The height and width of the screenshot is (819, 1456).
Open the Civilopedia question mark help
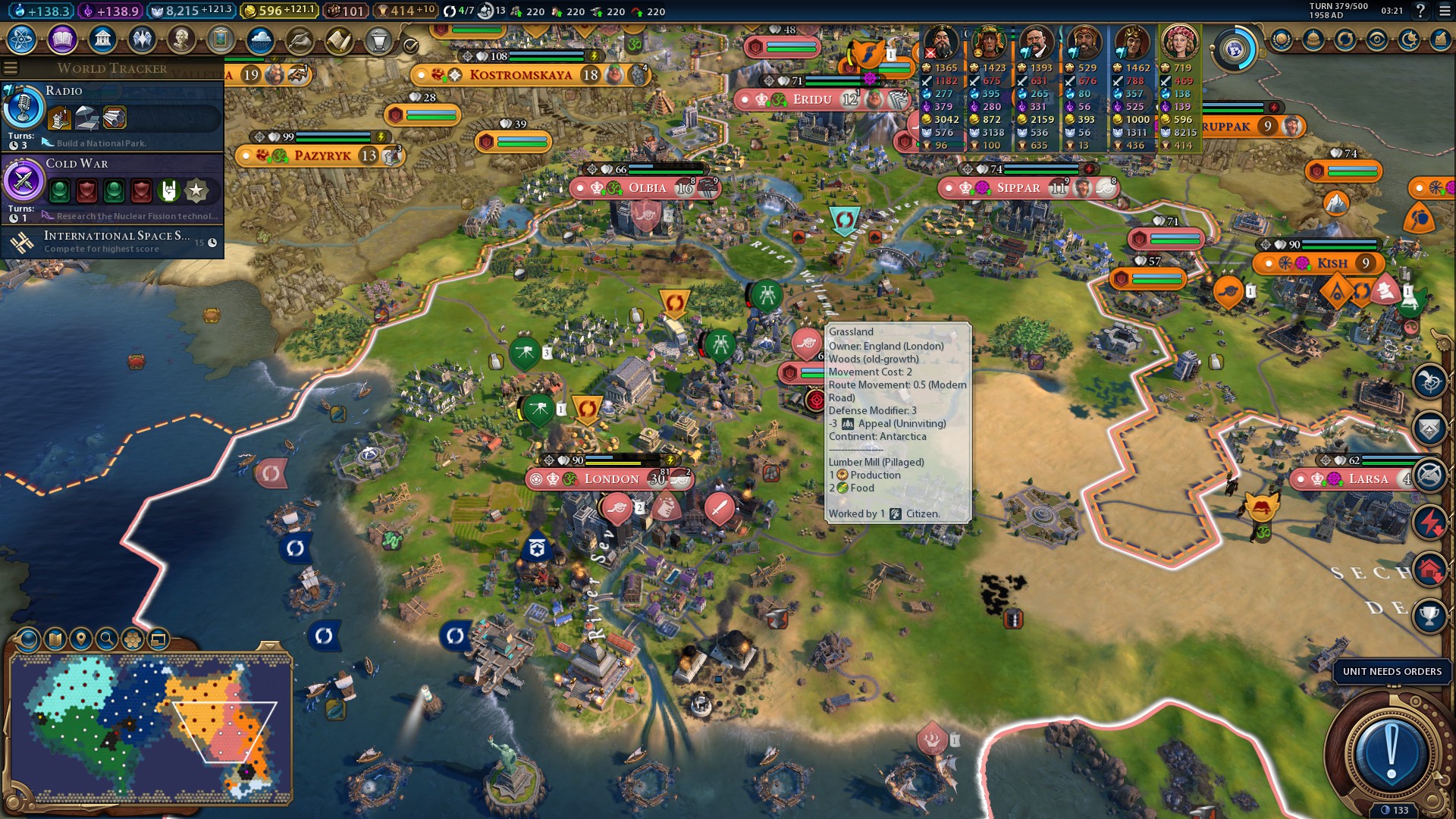click(1420, 11)
